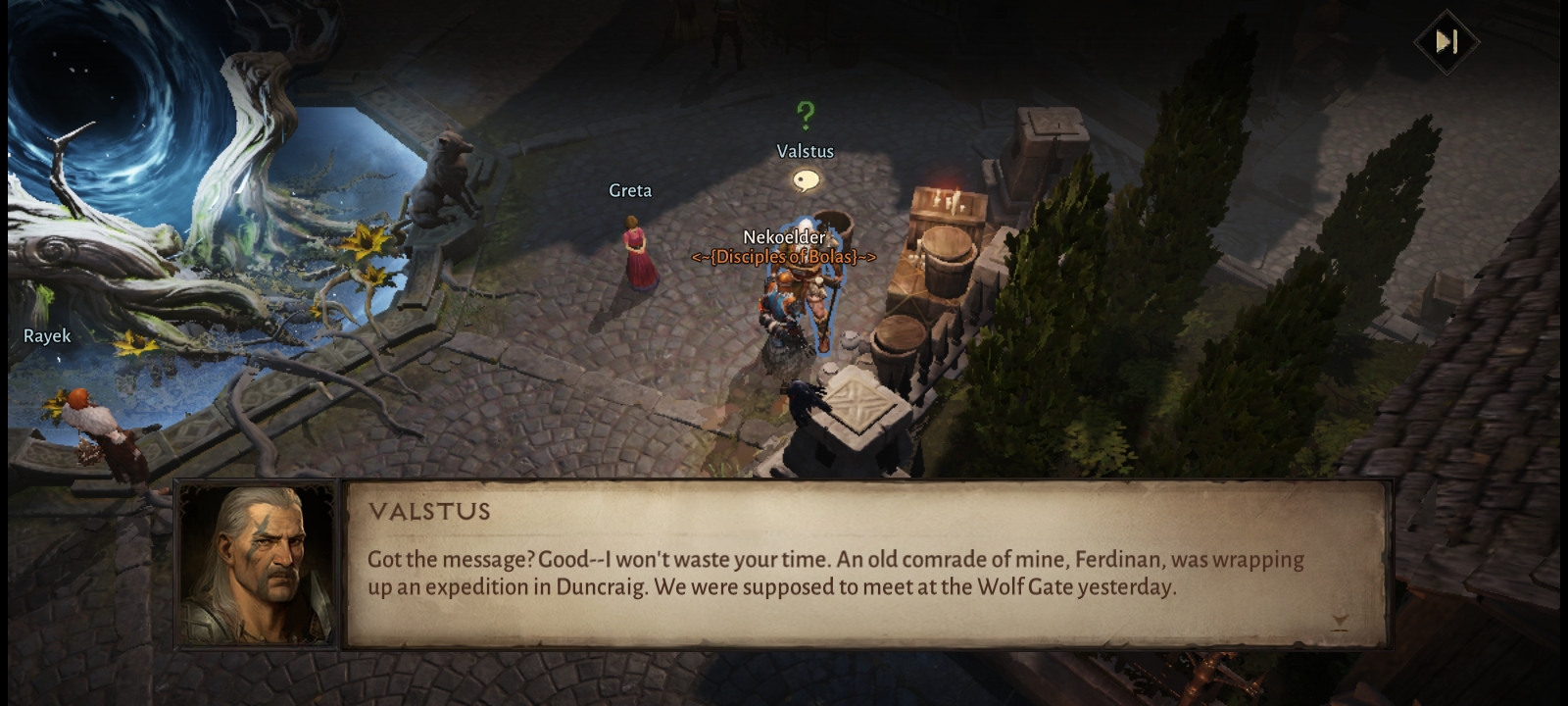The width and height of the screenshot is (1568, 706).
Task: Skip the cutscene with the skip button
Action: click(1446, 41)
